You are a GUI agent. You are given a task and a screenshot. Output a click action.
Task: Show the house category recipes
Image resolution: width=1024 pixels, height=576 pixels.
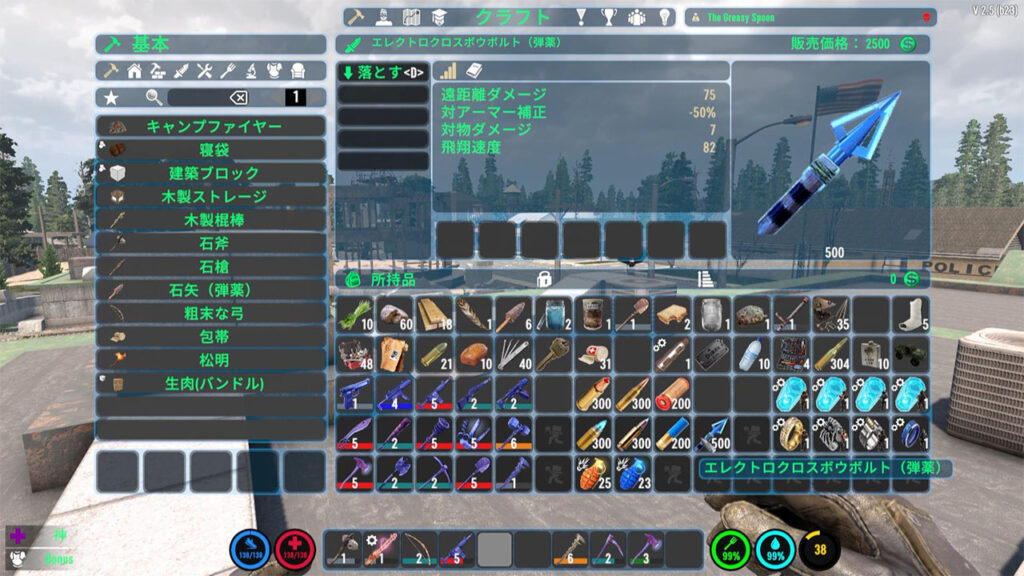coord(134,71)
